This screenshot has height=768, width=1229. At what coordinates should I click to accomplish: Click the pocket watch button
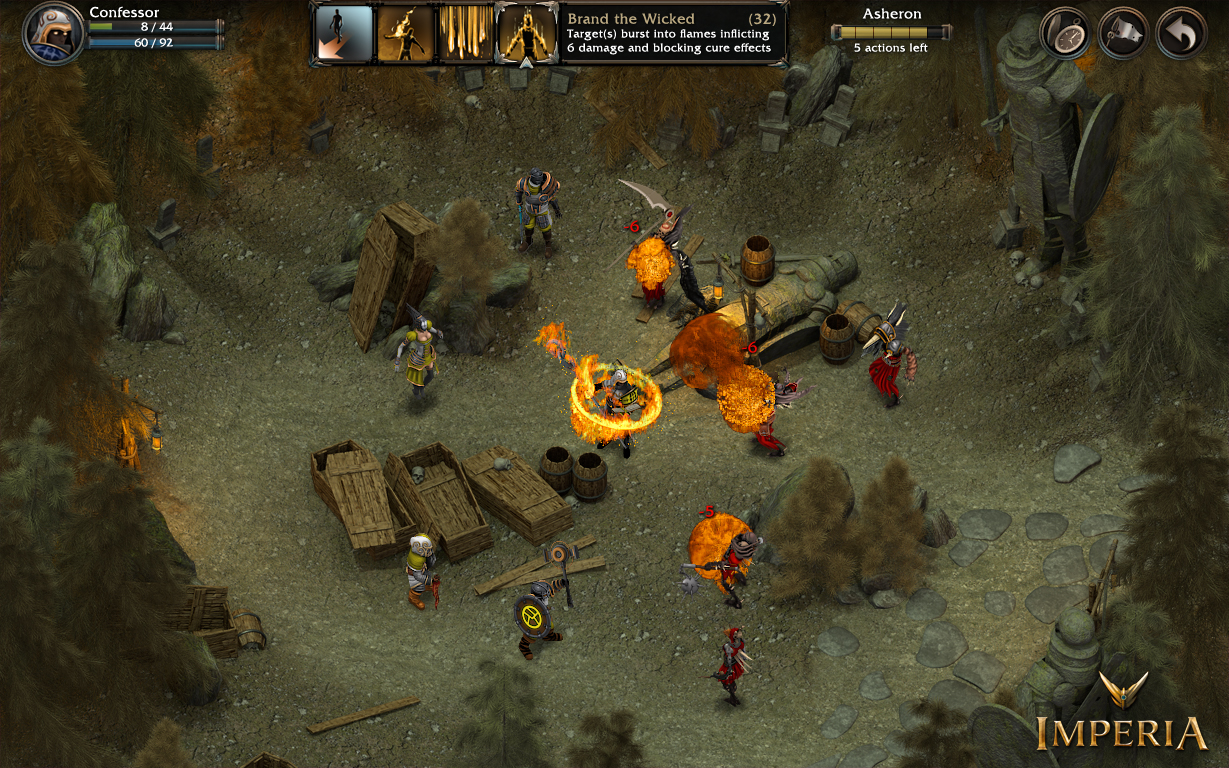pos(1064,34)
